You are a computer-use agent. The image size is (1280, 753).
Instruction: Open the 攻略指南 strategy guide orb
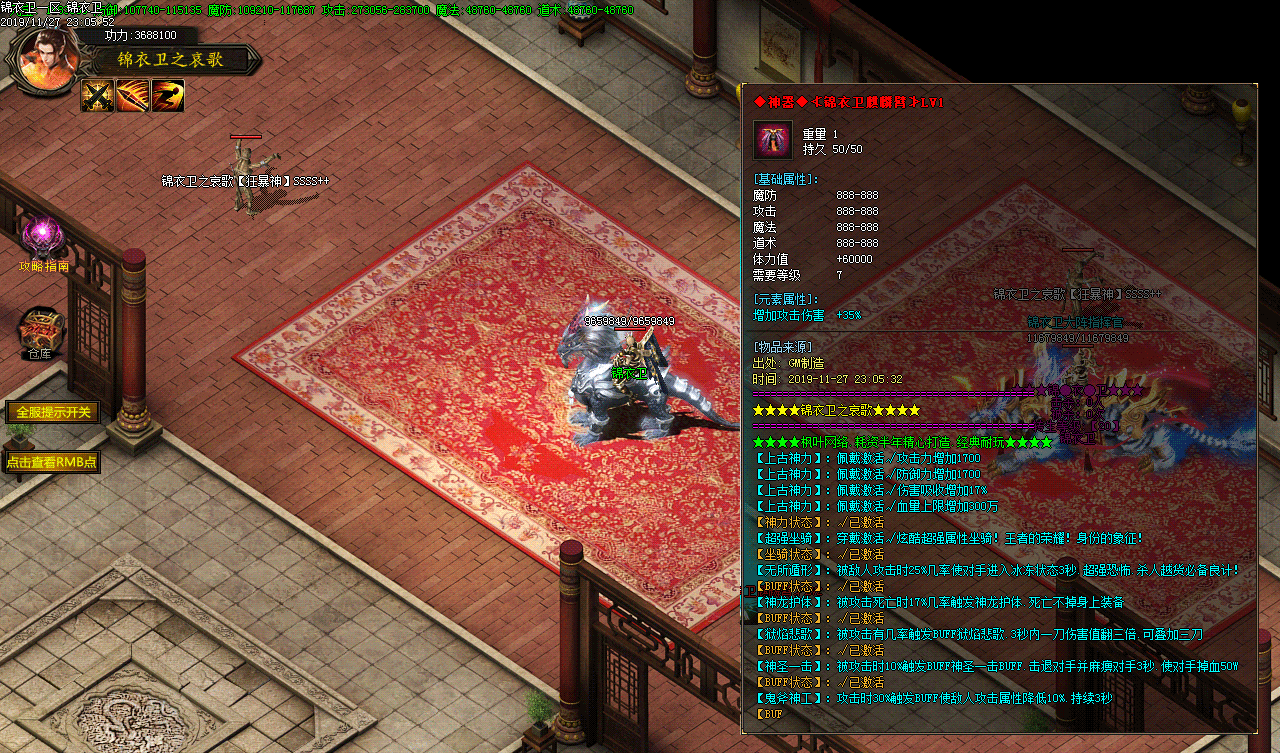[x=44, y=237]
